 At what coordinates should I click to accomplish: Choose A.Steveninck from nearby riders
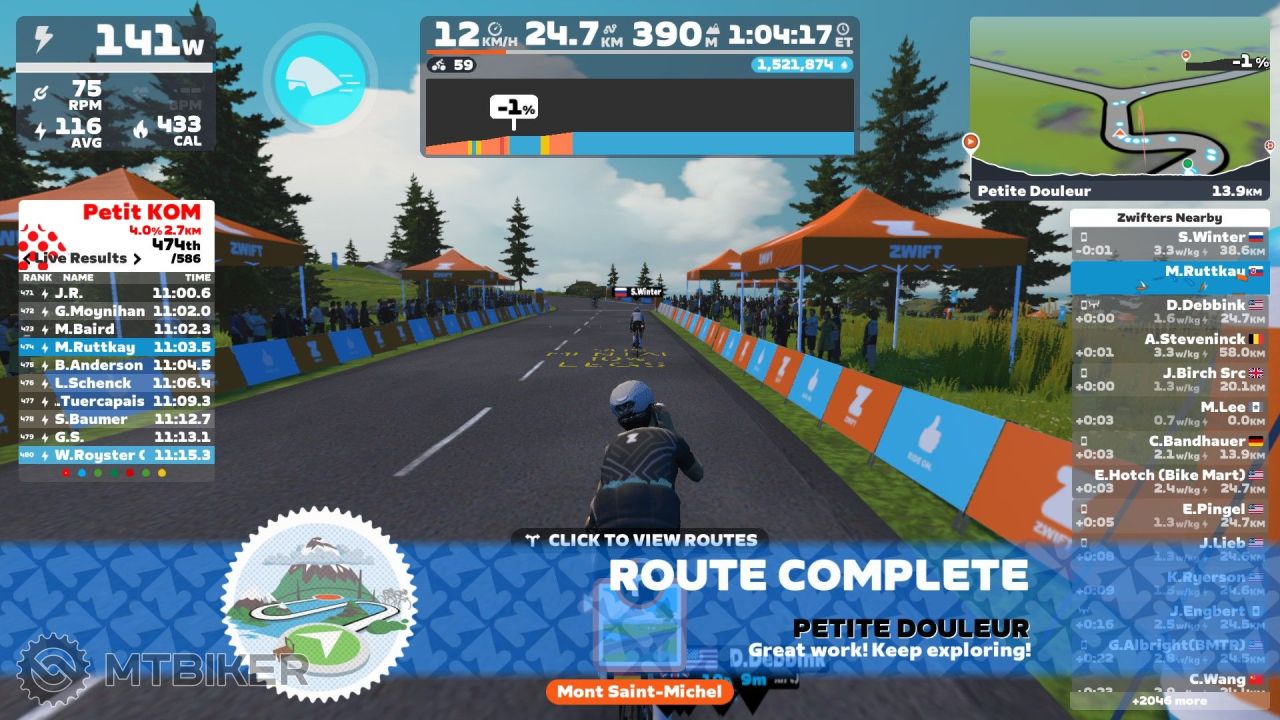point(1169,345)
